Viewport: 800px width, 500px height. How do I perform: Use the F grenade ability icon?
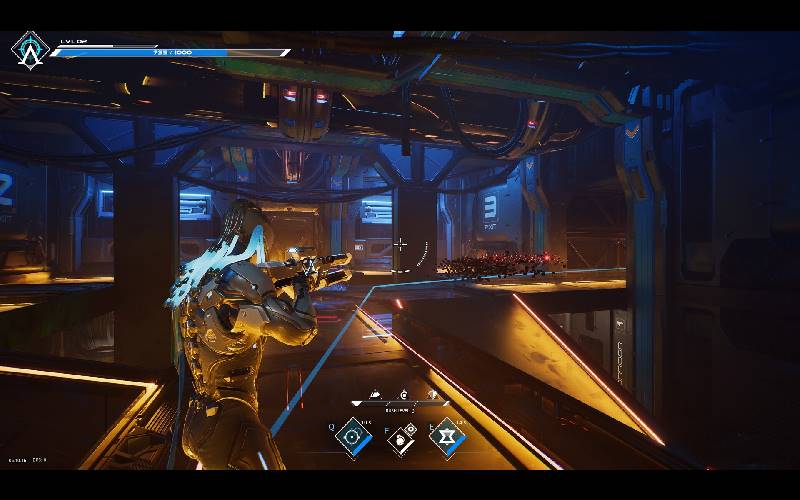399,439
